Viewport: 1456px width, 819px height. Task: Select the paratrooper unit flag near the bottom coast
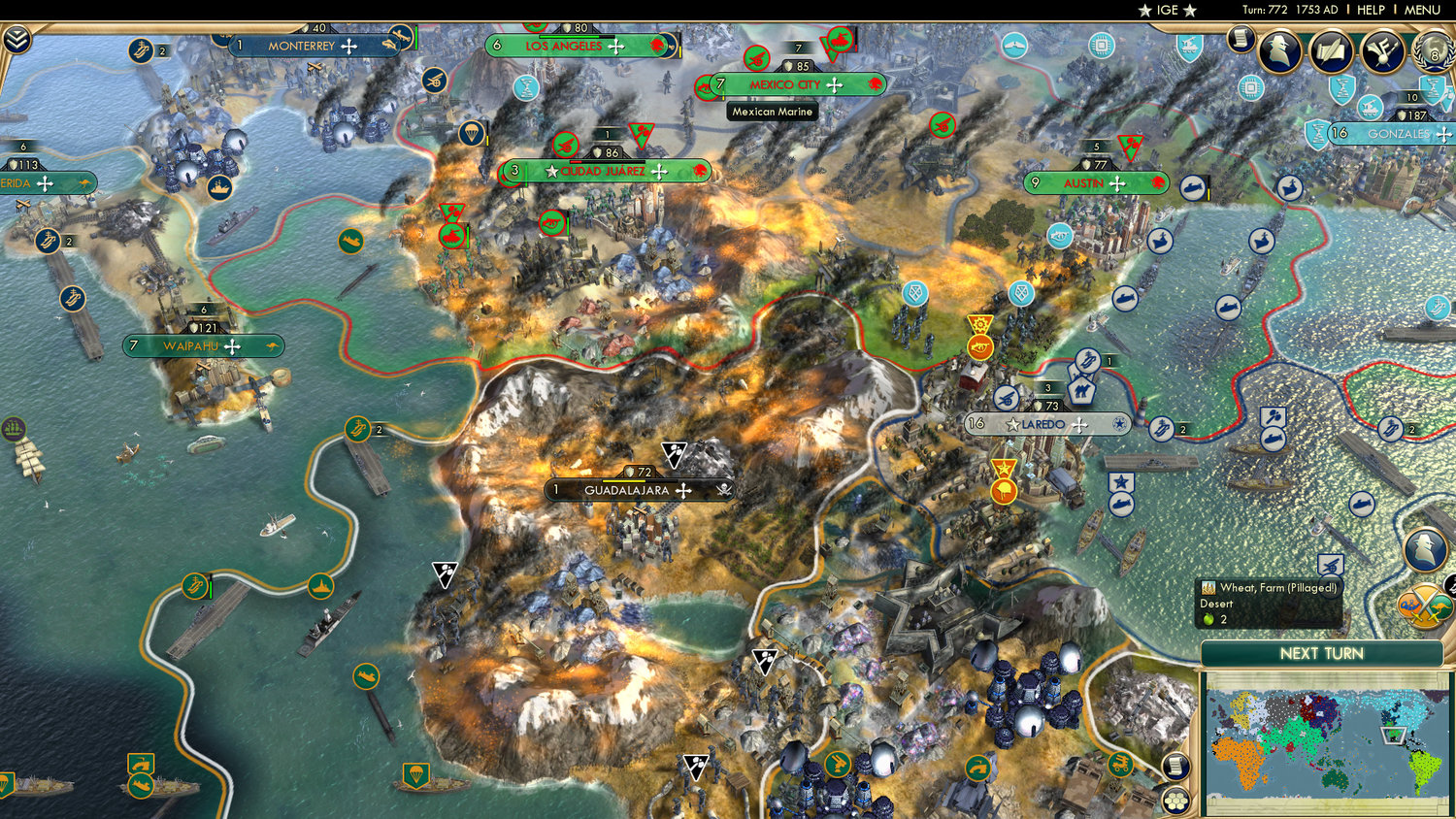click(417, 775)
